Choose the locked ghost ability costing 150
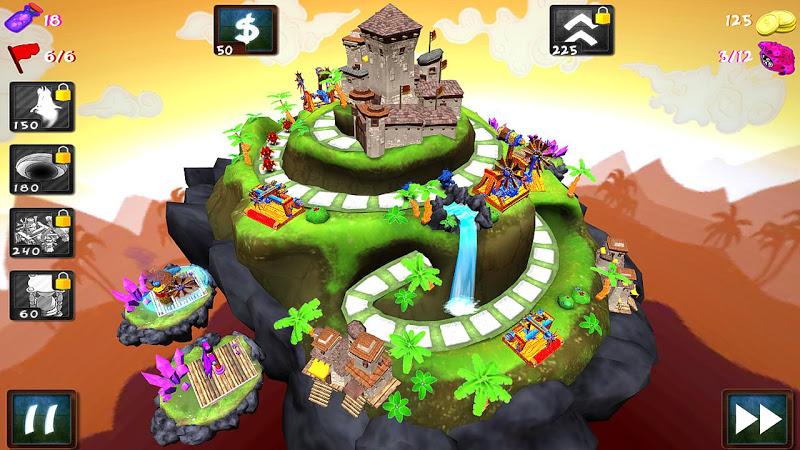 click(42, 107)
